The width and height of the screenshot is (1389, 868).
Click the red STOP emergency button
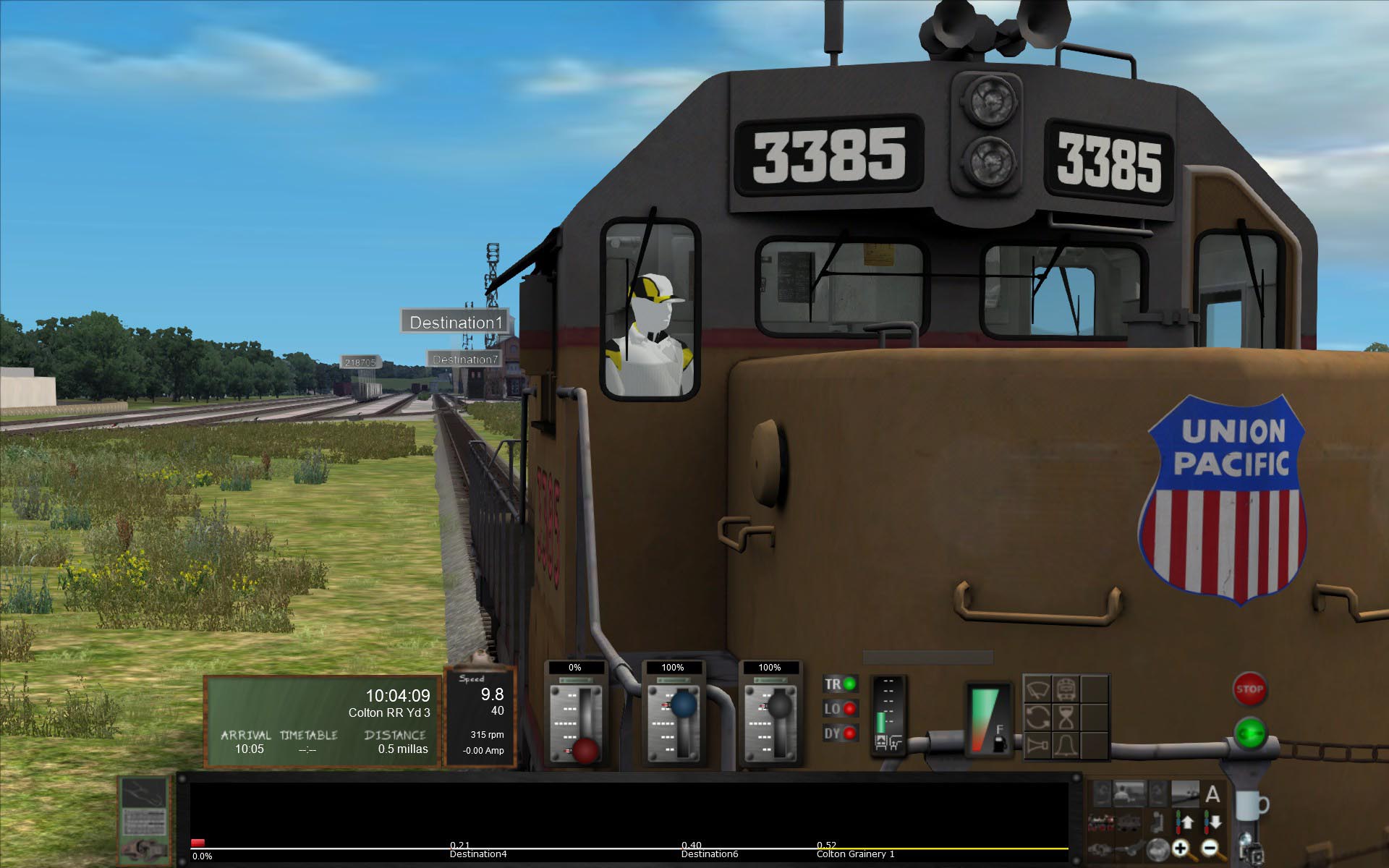pos(1249,689)
